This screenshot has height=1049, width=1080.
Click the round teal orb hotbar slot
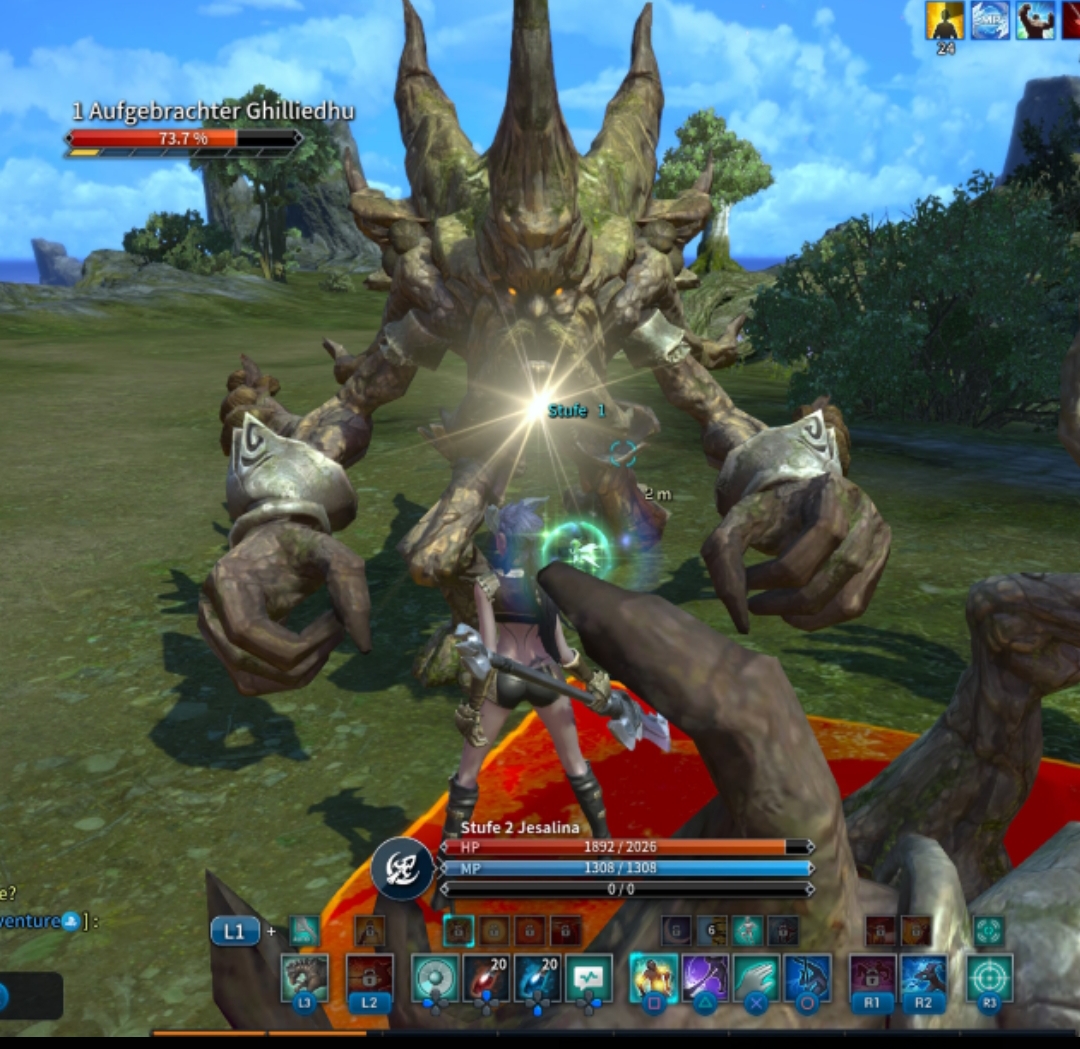point(435,977)
